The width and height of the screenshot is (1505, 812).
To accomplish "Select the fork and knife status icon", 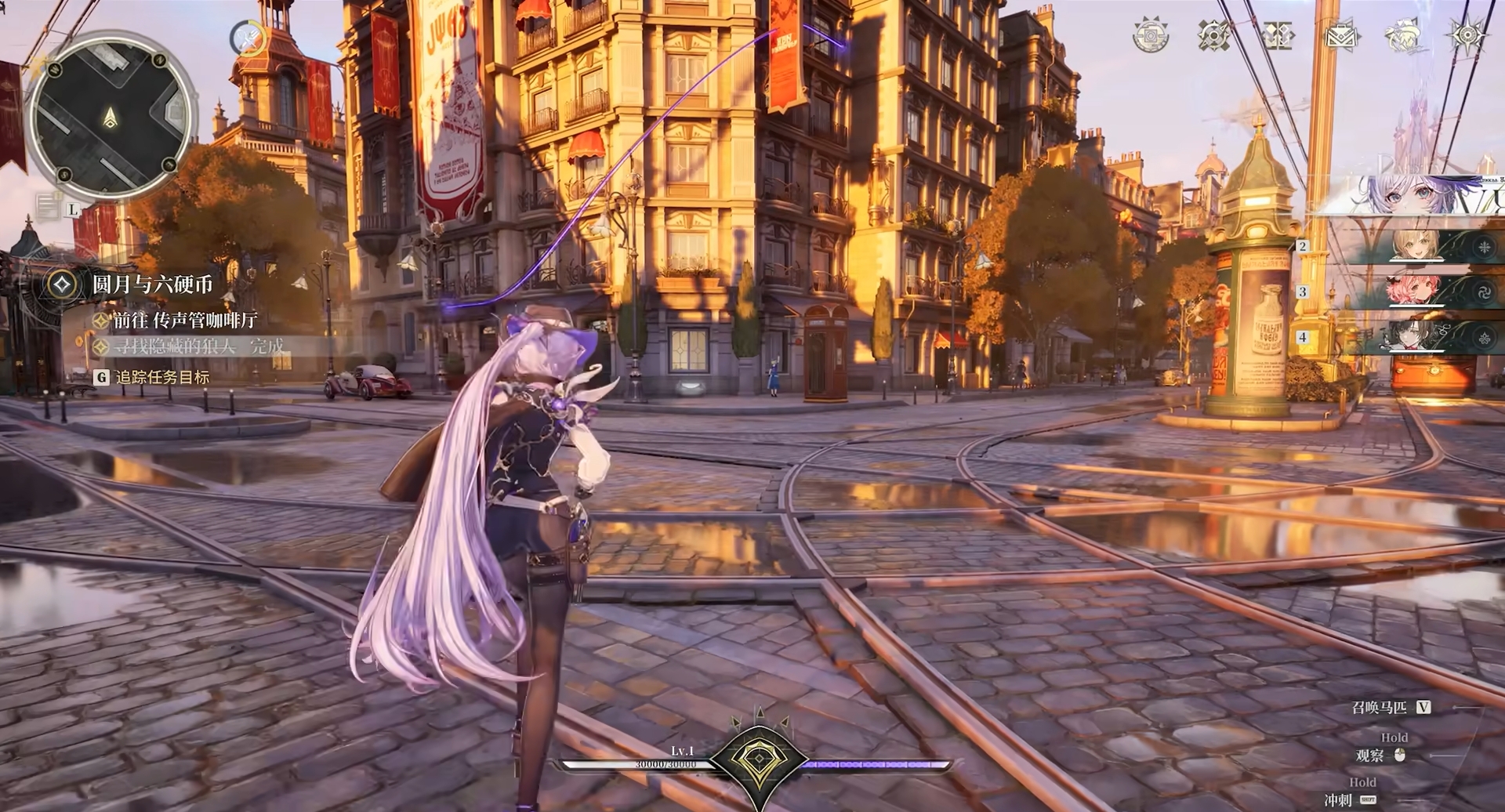I will pyautogui.click(x=249, y=37).
